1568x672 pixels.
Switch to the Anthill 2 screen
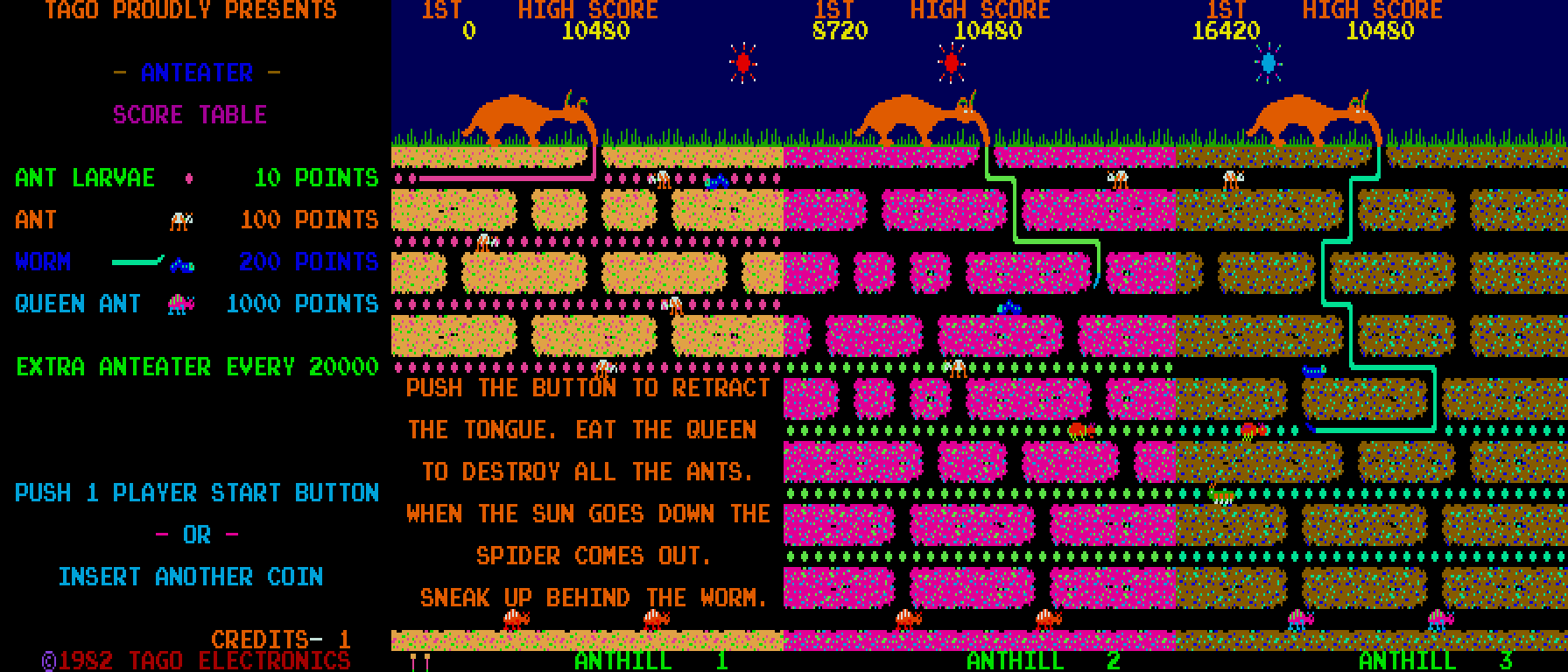click(1040, 661)
